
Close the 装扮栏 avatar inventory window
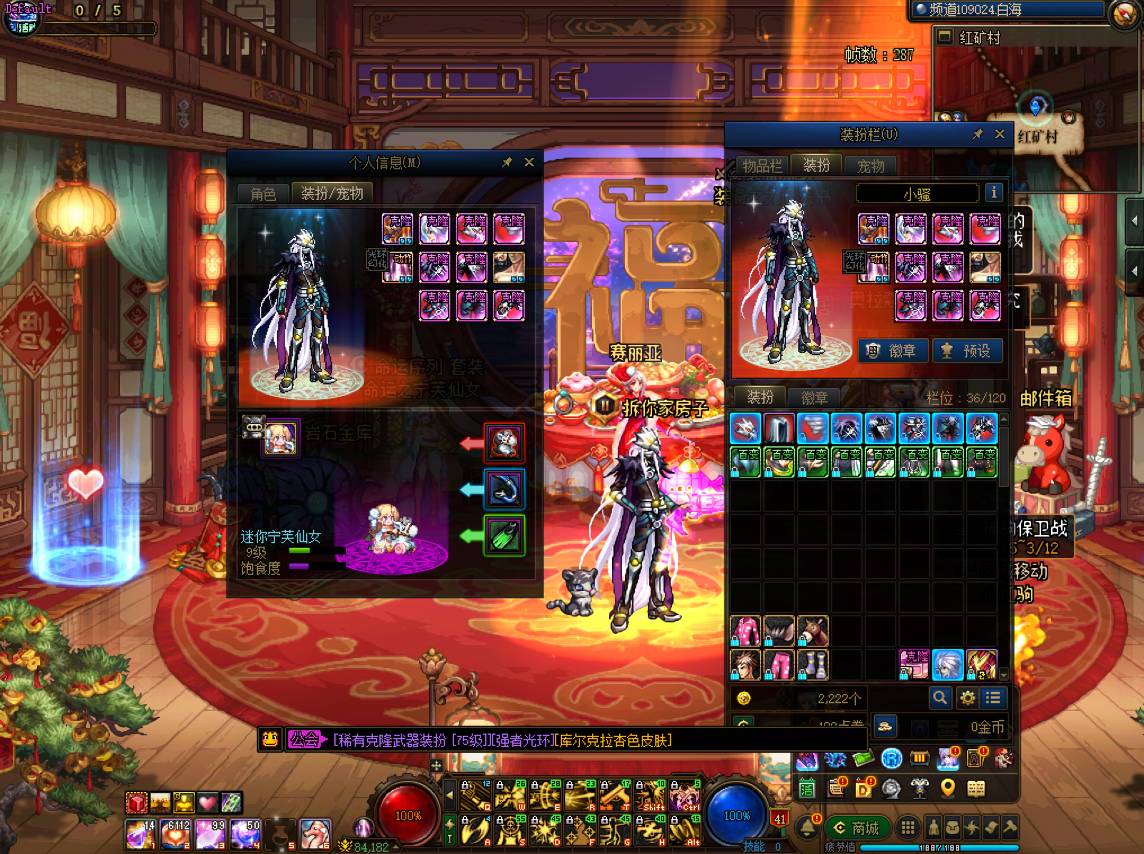(999, 134)
